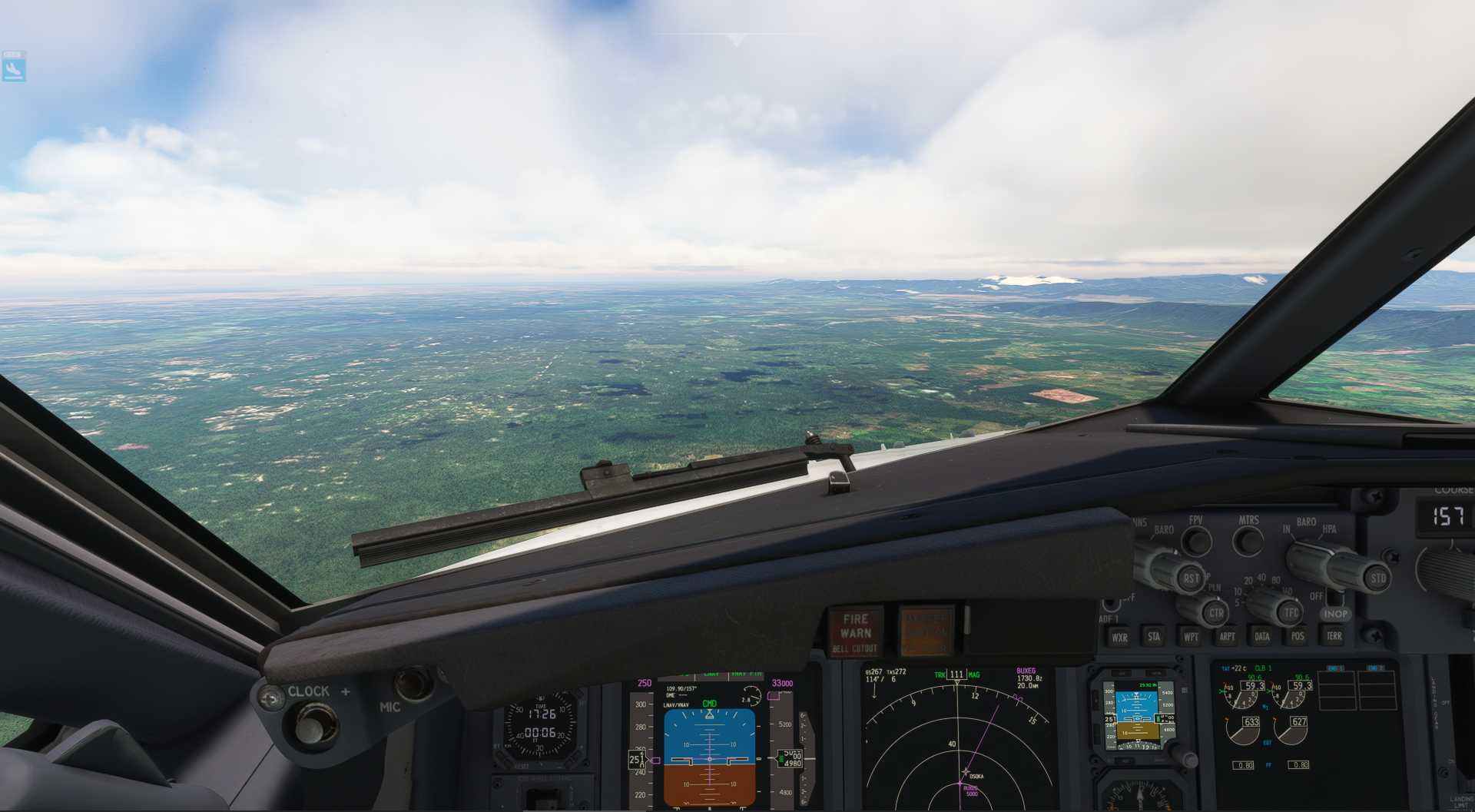Enable the WPT waypoint display button

pyautogui.click(x=1191, y=636)
